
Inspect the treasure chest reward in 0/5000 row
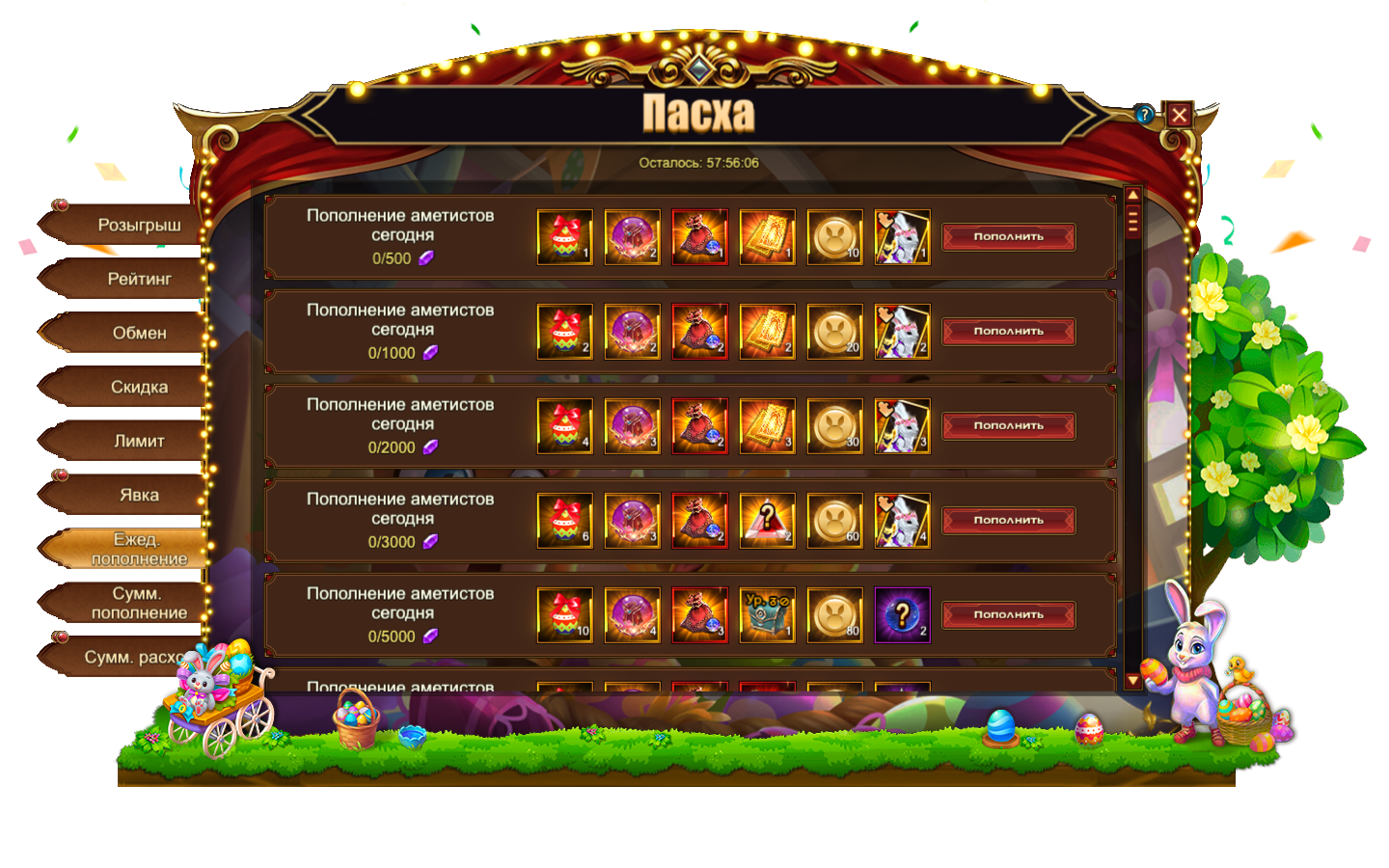[768, 615]
